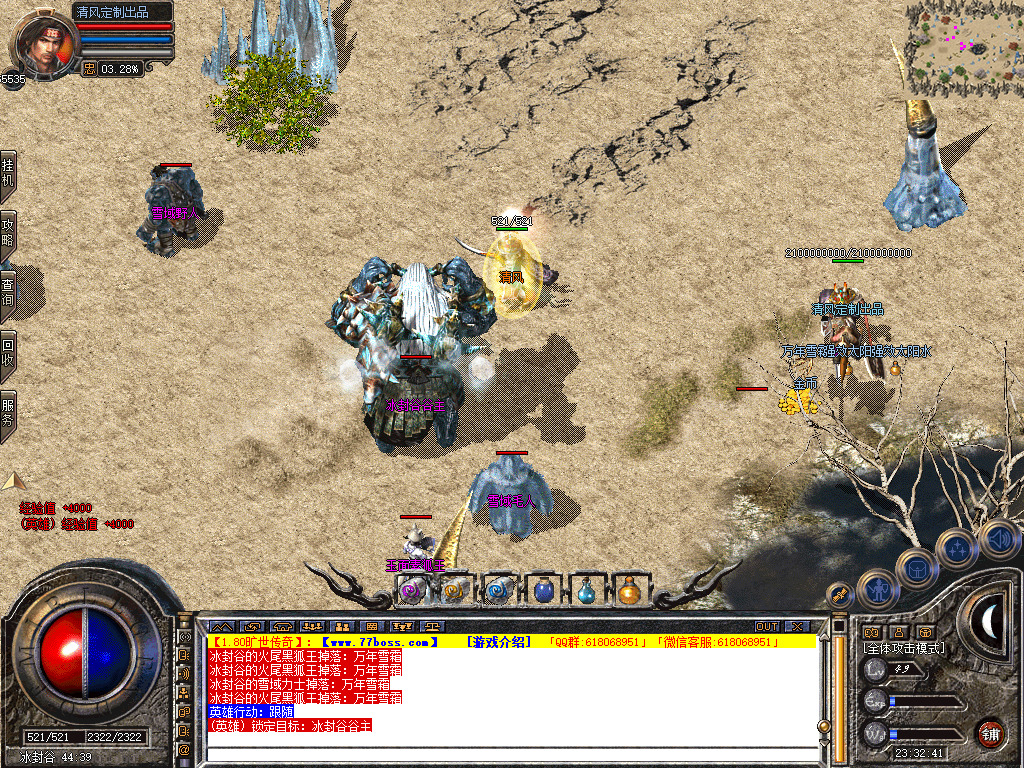The image size is (1024, 768).
Task: Open the skills via the sparkle round button
Action: 957,548
